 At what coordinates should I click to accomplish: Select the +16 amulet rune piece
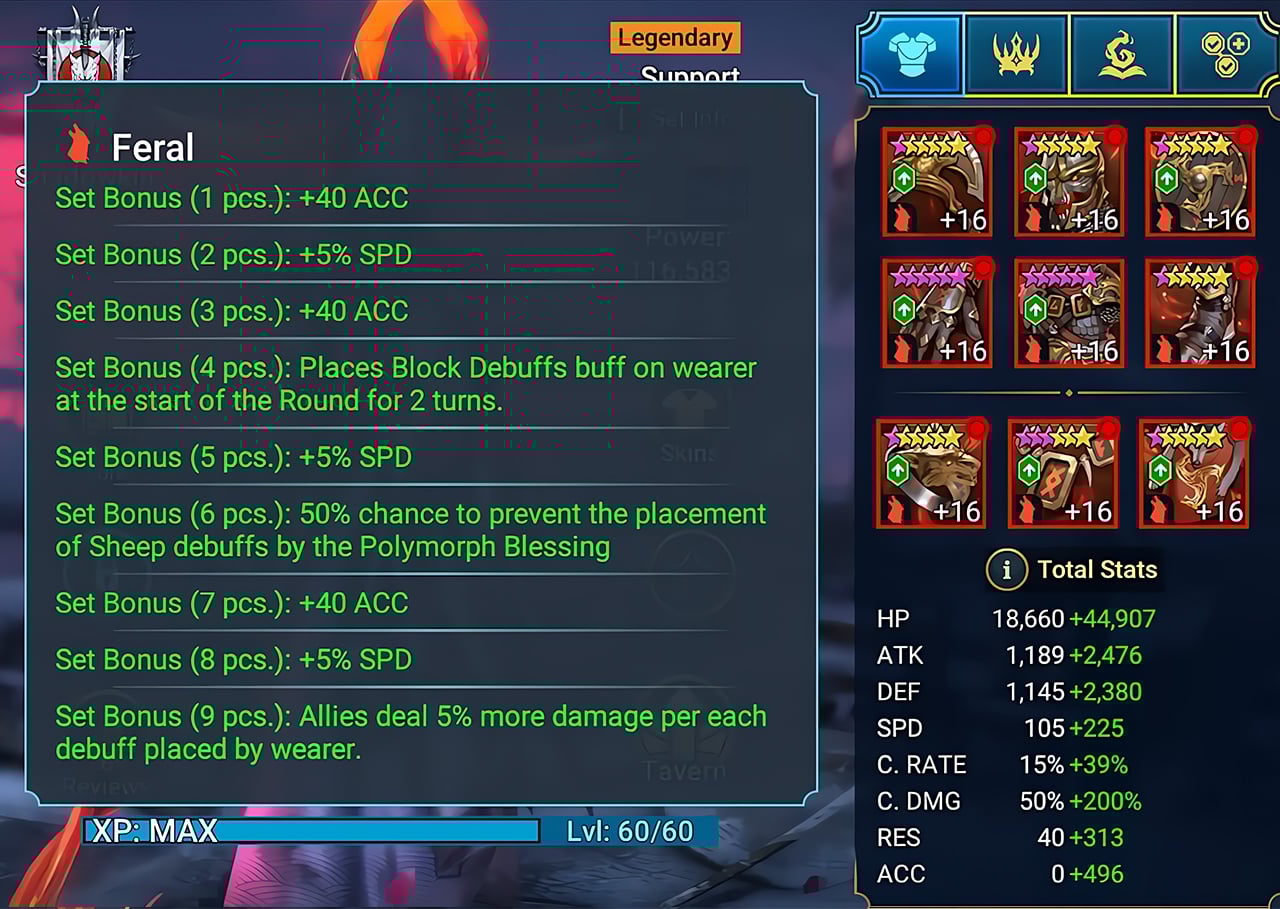(1063, 470)
